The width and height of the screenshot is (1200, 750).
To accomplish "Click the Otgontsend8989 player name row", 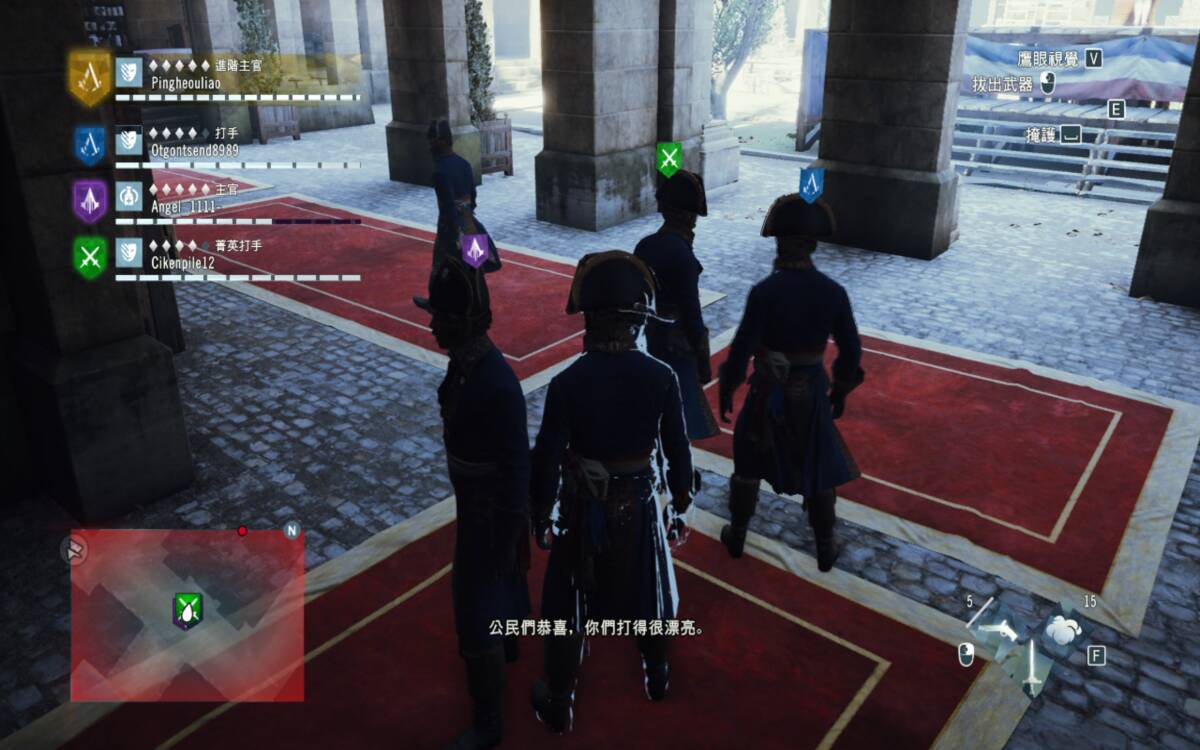I will [x=193, y=150].
